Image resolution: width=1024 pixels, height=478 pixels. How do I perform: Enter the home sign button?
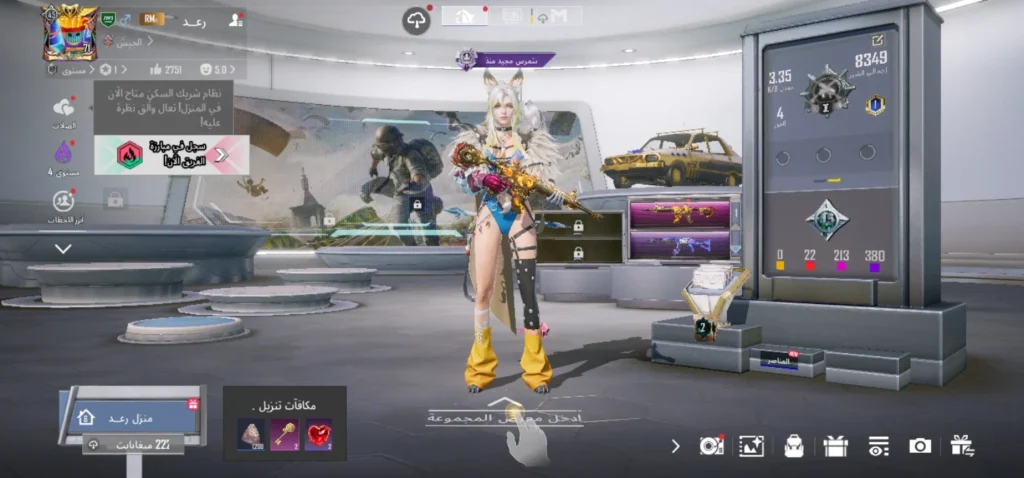point(130,416)
